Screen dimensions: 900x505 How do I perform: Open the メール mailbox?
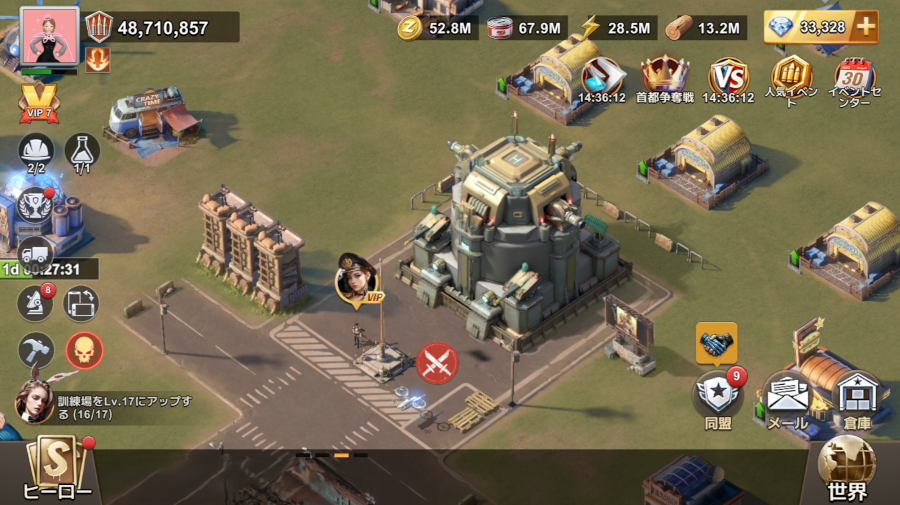click(x=787, y=397)
